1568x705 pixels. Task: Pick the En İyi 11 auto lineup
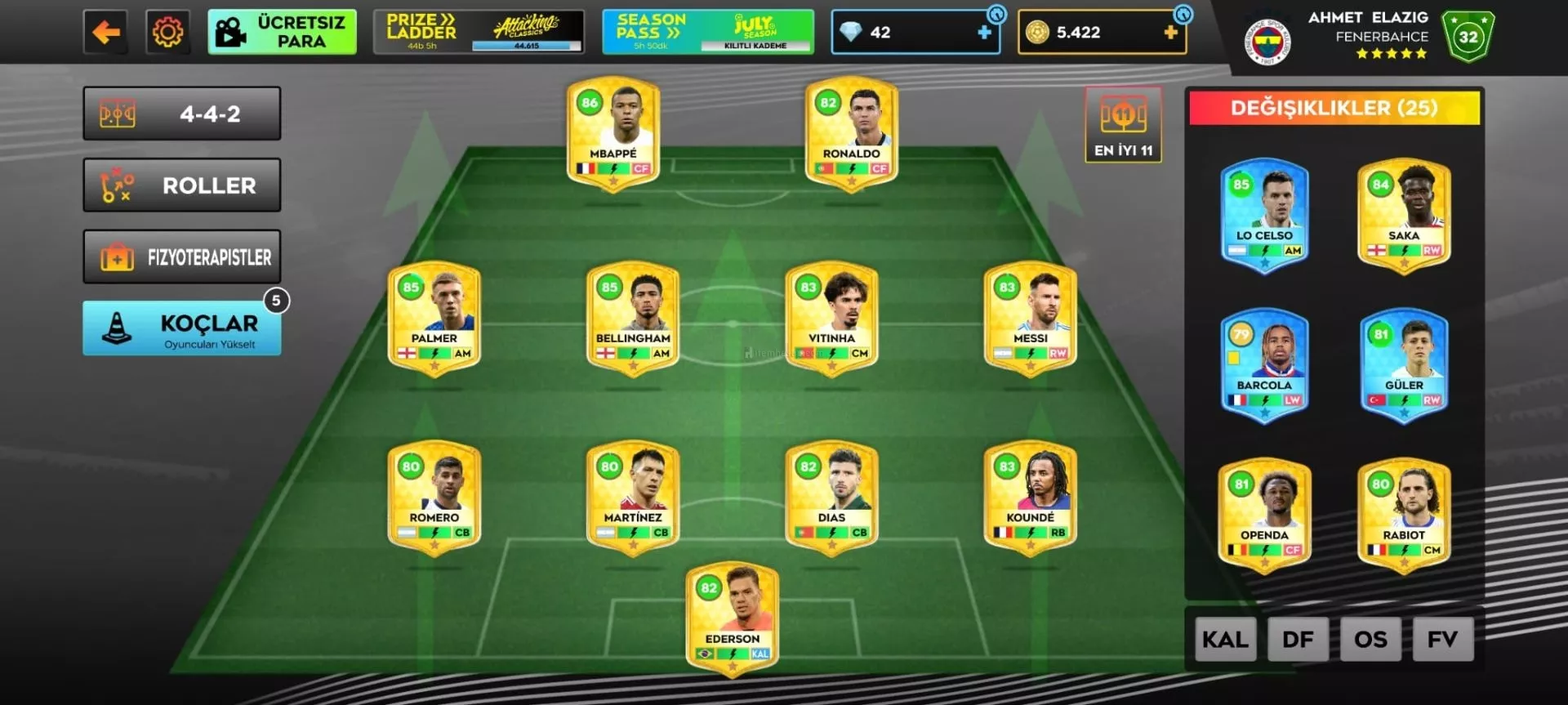1123,125
